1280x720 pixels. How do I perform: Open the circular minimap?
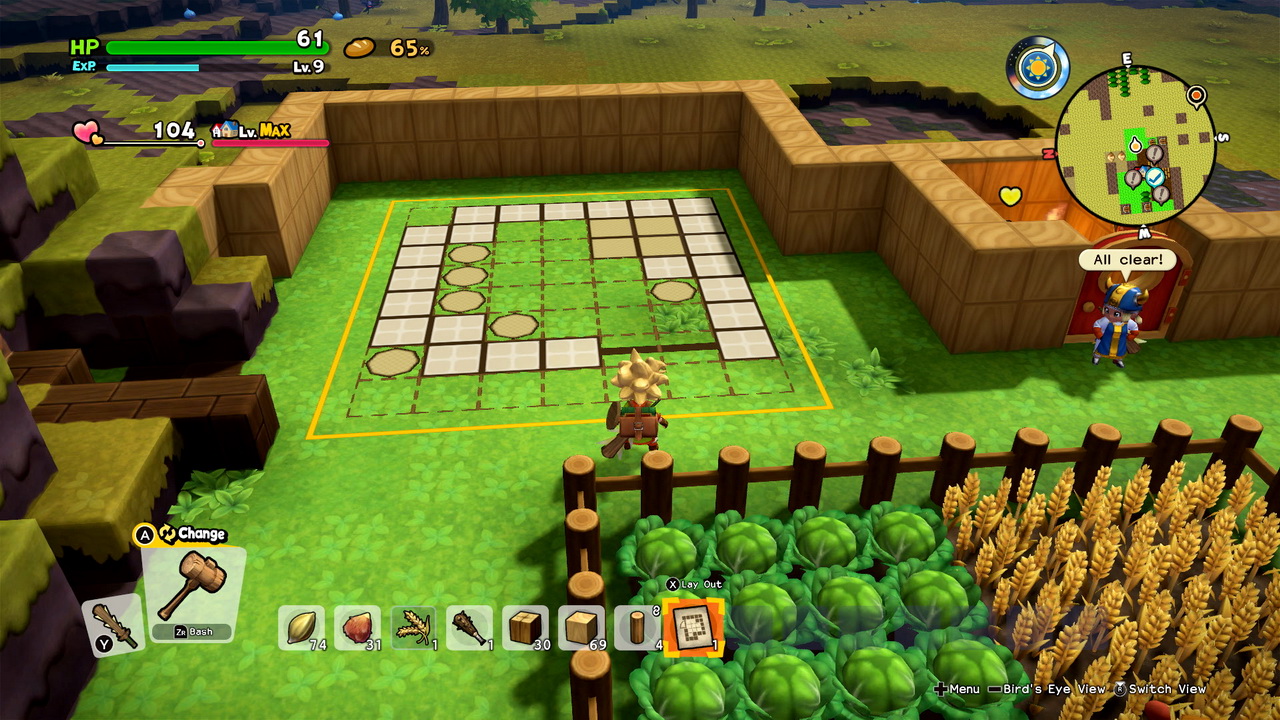coord(1135,145)
